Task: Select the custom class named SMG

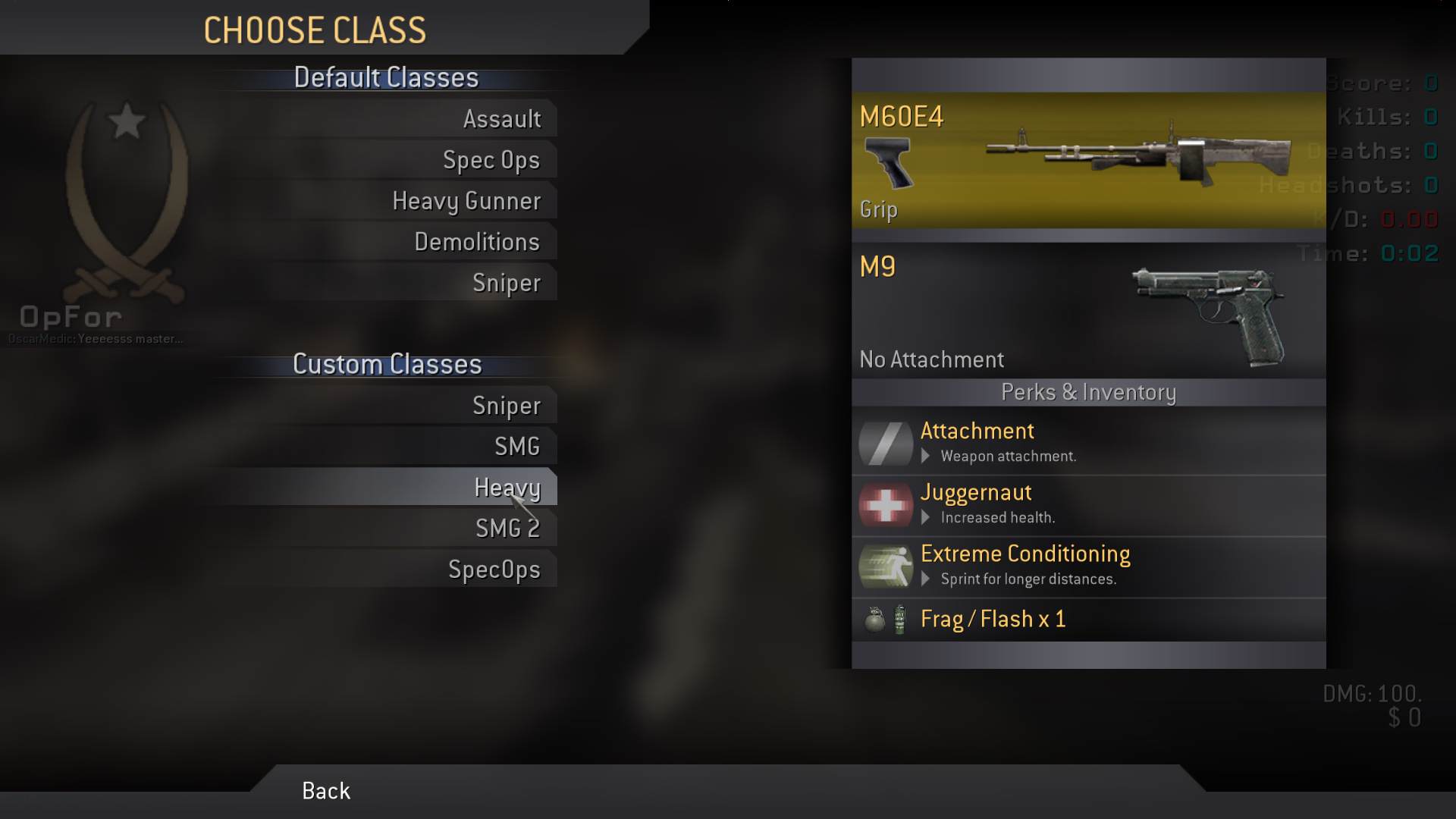Action: [516, 447]
